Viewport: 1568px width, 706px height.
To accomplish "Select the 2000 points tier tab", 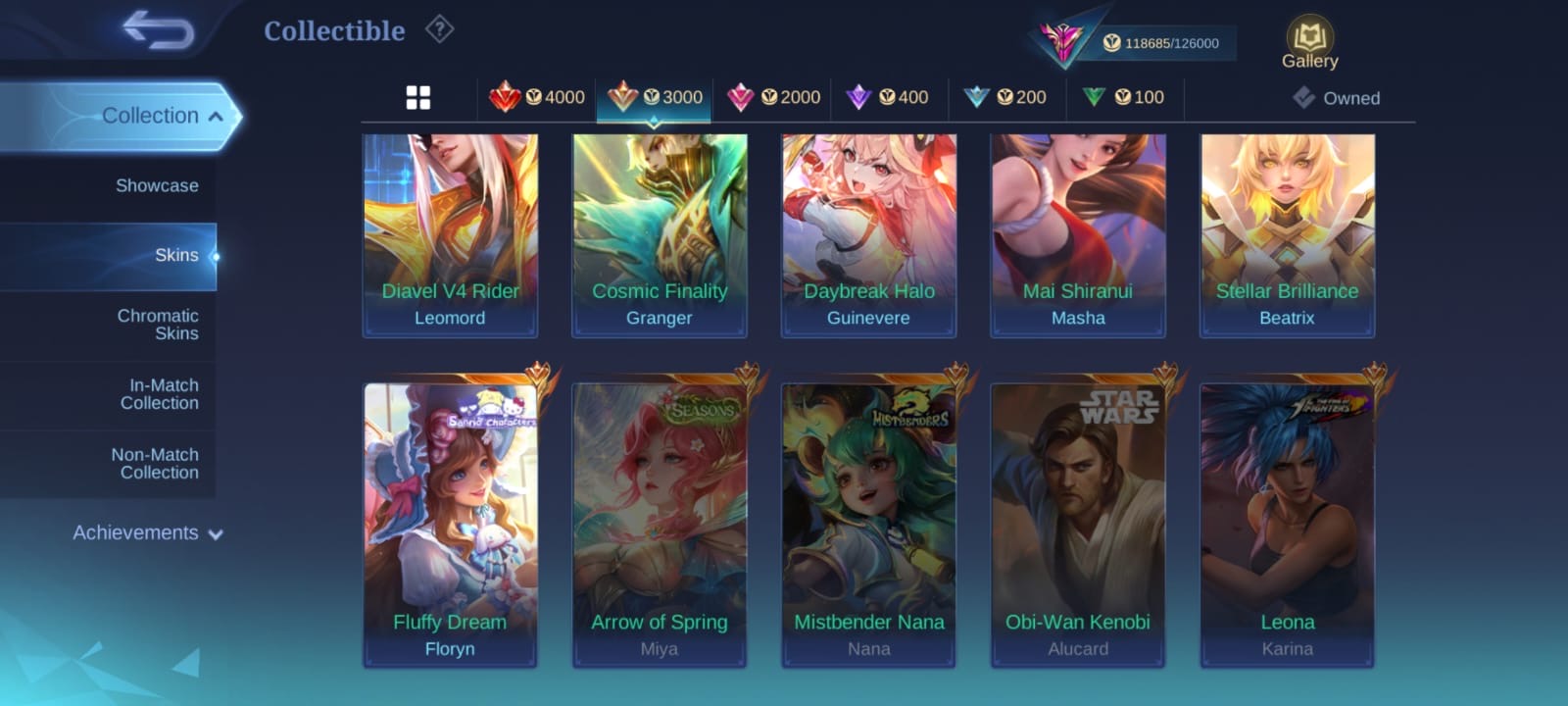I will click(774, 97).
